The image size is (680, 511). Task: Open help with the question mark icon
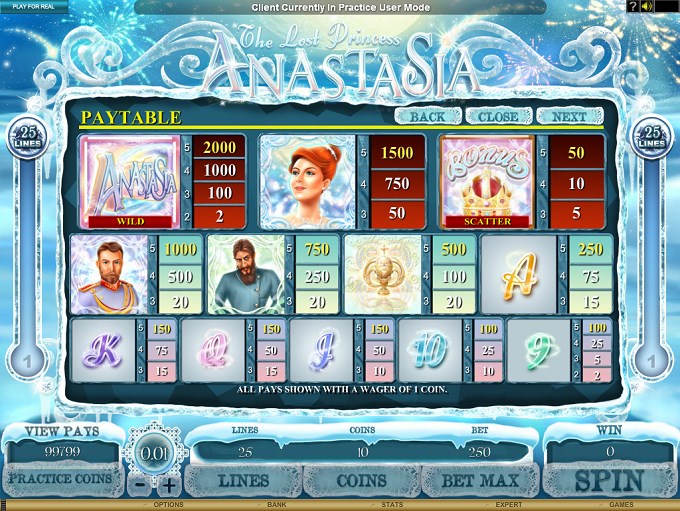[632, 6]
